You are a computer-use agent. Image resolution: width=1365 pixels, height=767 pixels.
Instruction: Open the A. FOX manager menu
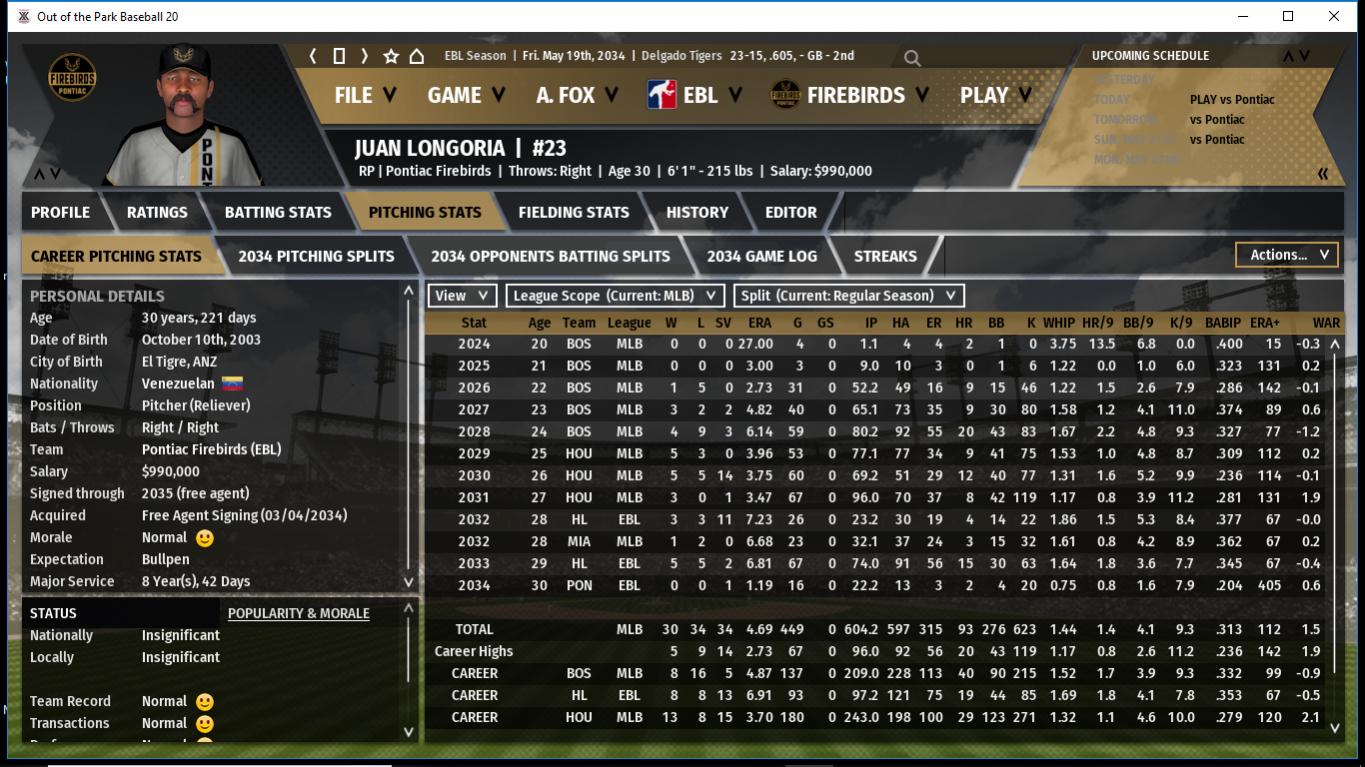pos(577,95)
